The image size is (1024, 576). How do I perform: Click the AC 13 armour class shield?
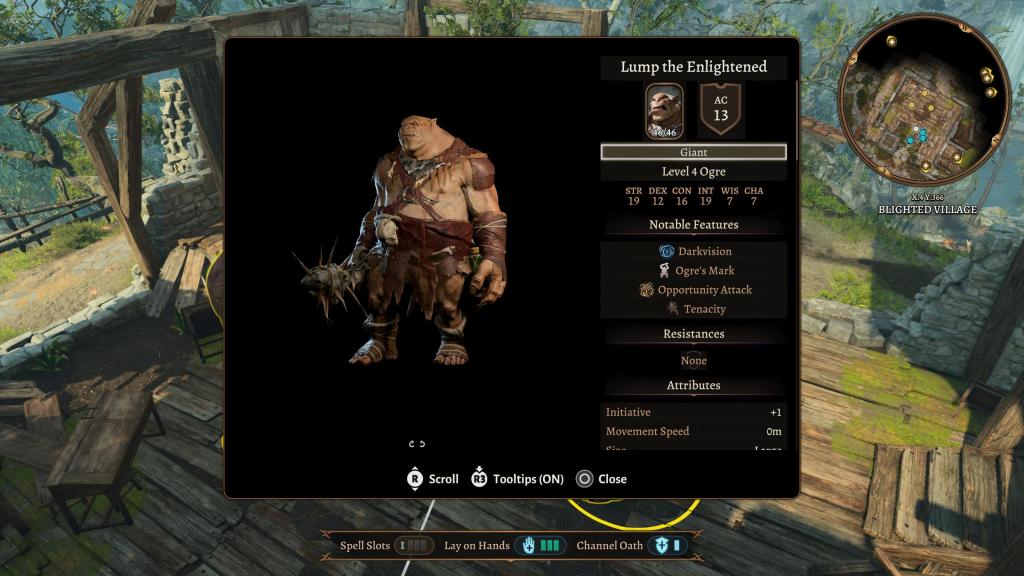(x=720, y=109)
